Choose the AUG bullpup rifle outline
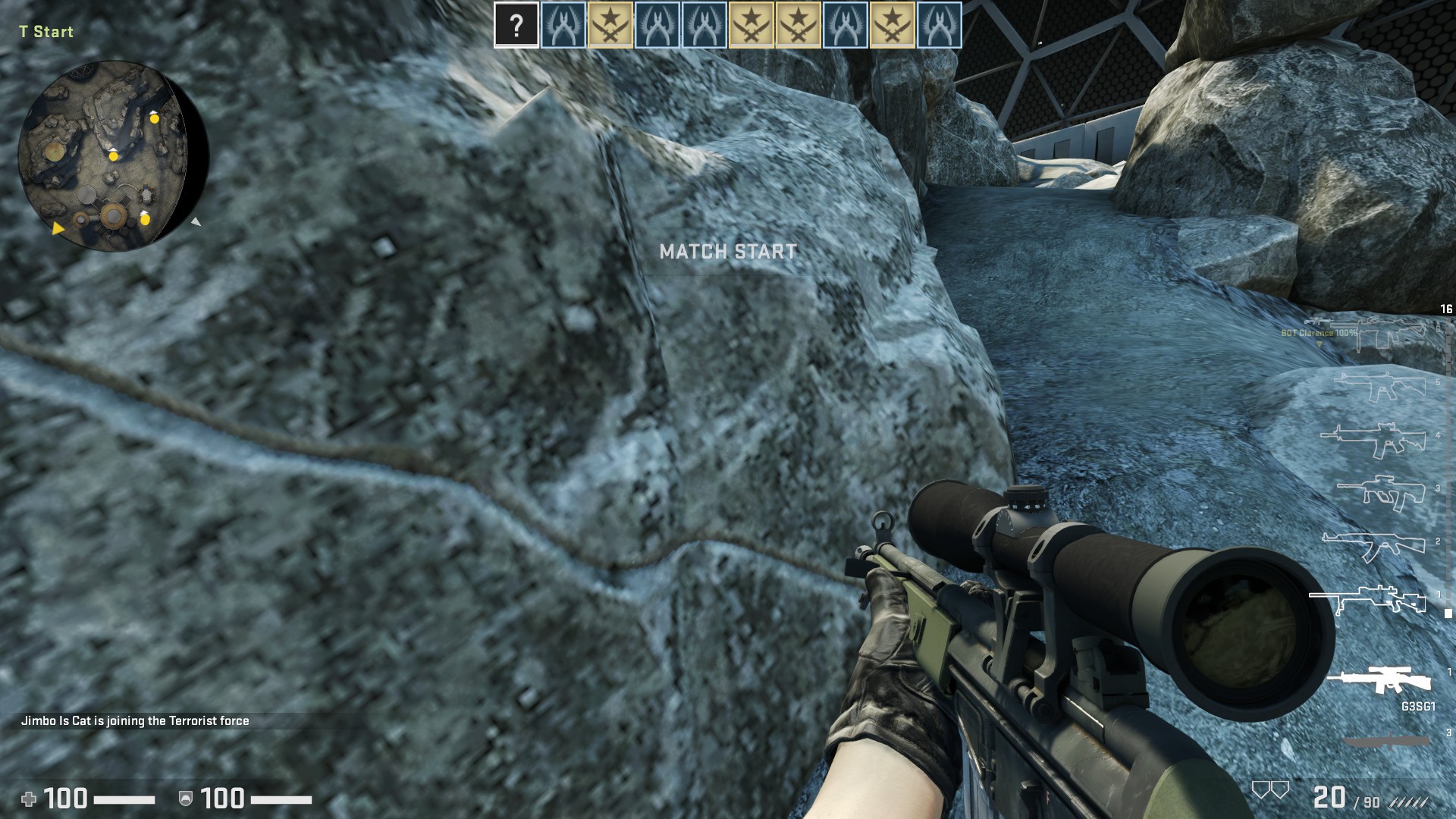The image size is (1456, 819). pos(1380,493)
